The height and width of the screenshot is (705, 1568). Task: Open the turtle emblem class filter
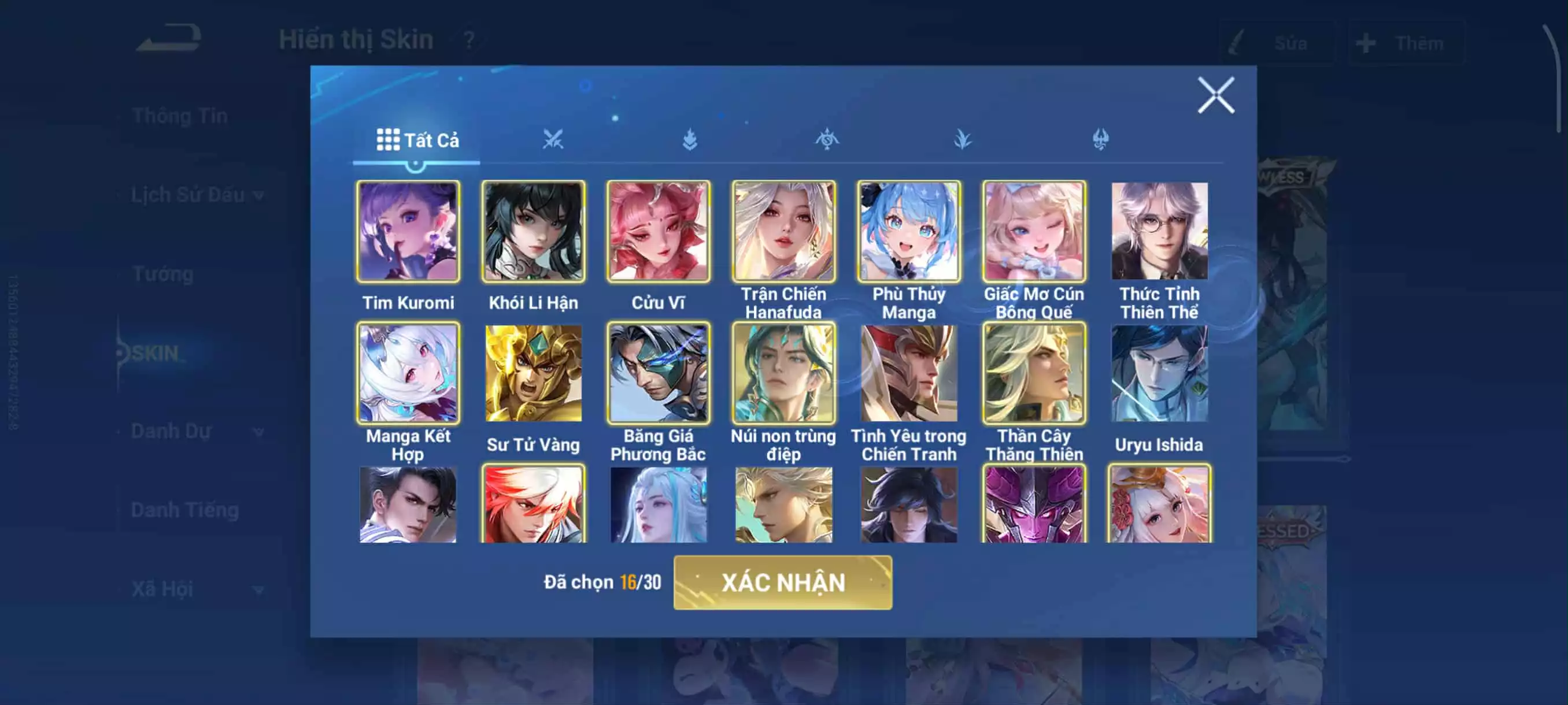(828, 140)
